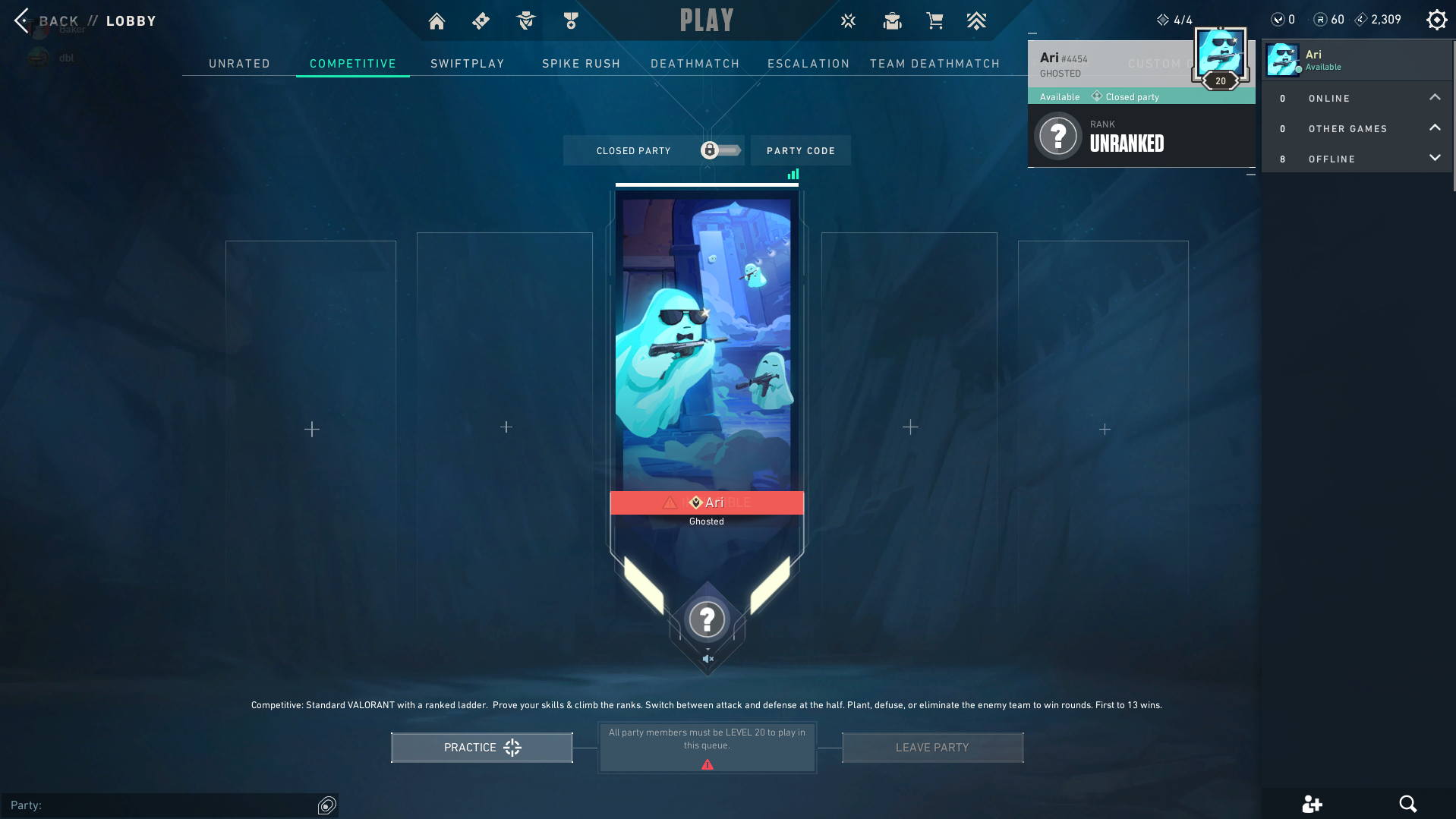Open the Home screen icon

coord(436,20)
